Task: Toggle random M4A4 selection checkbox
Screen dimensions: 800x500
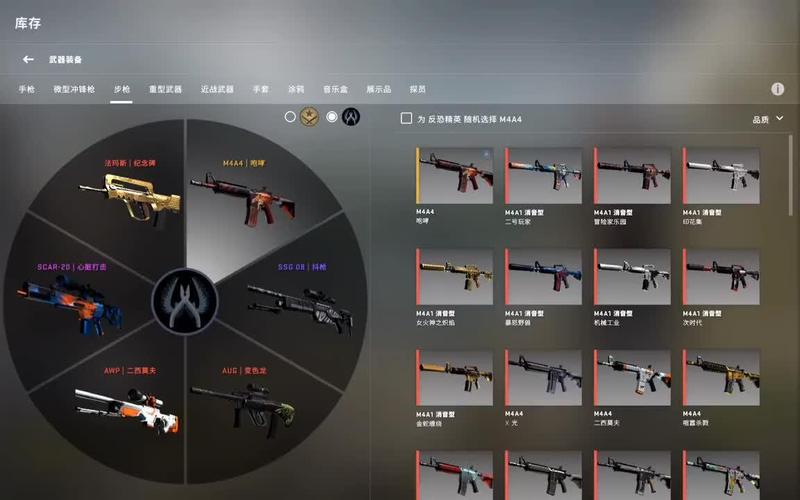Action: tap(406, 119)
